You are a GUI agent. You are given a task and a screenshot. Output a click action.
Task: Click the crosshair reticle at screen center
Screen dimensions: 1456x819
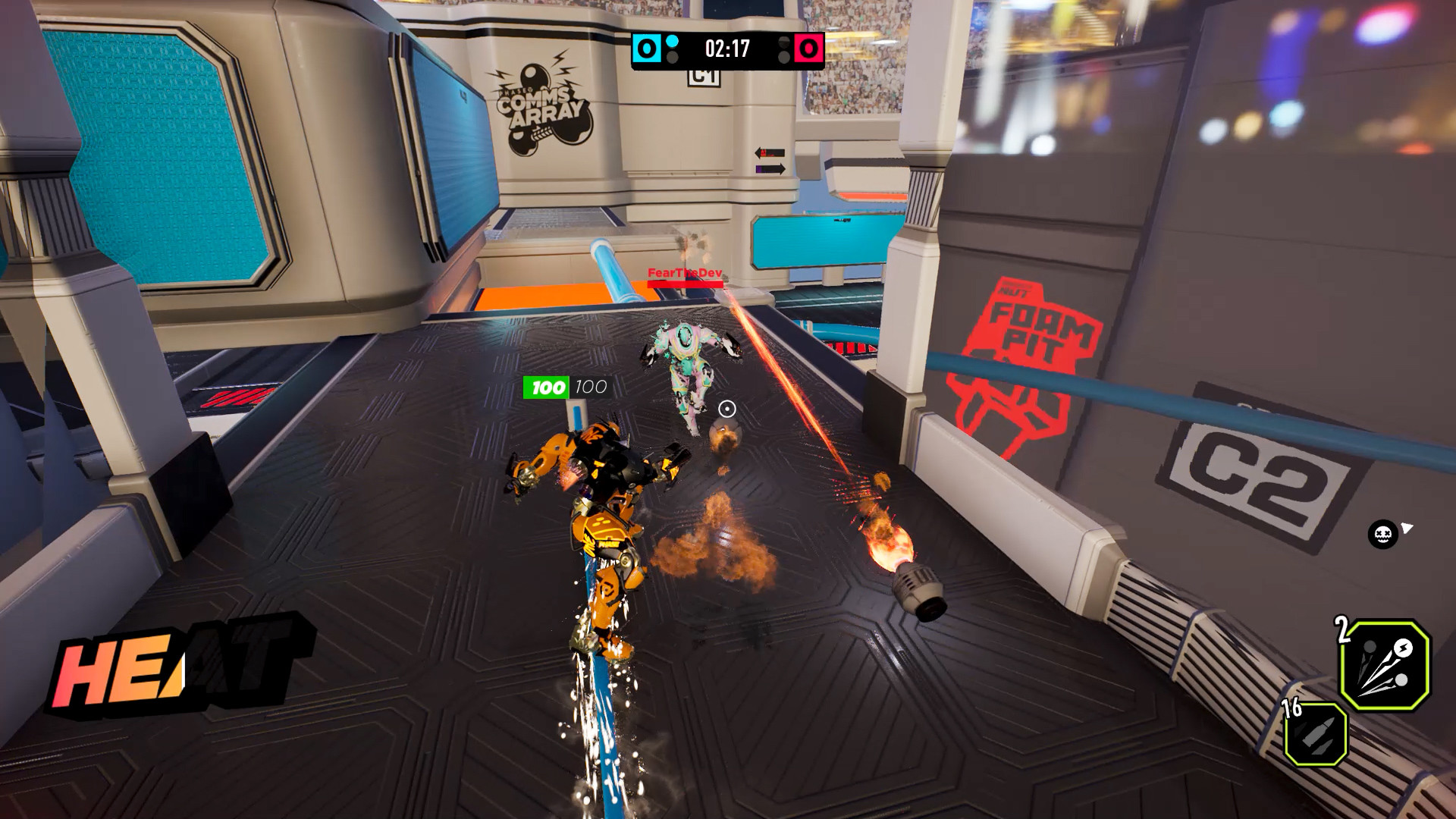point(727,409)
